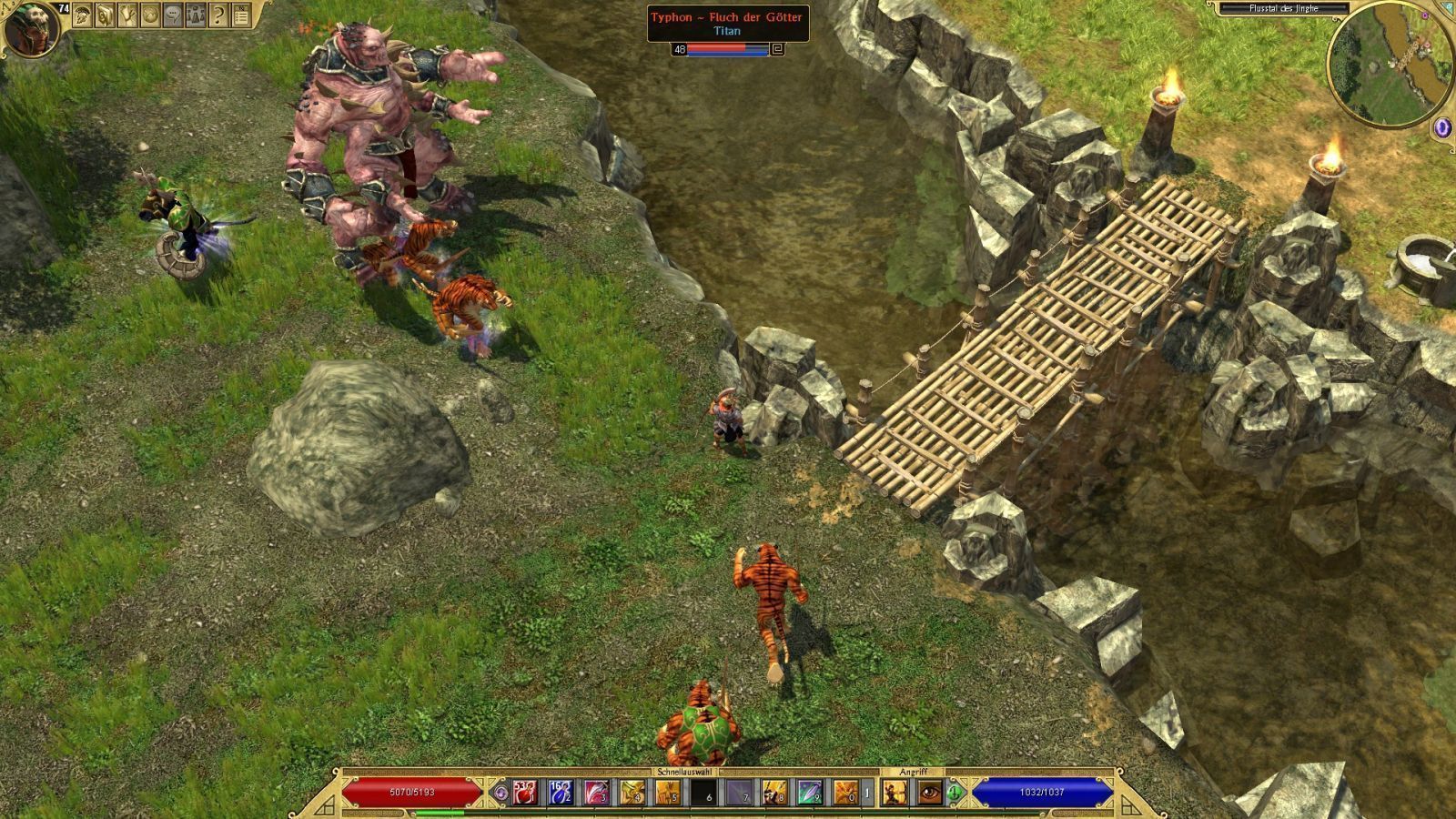Activate the green feather skill in slot 9
This screenshot has height=819, width=1456.
click(811, 793)
